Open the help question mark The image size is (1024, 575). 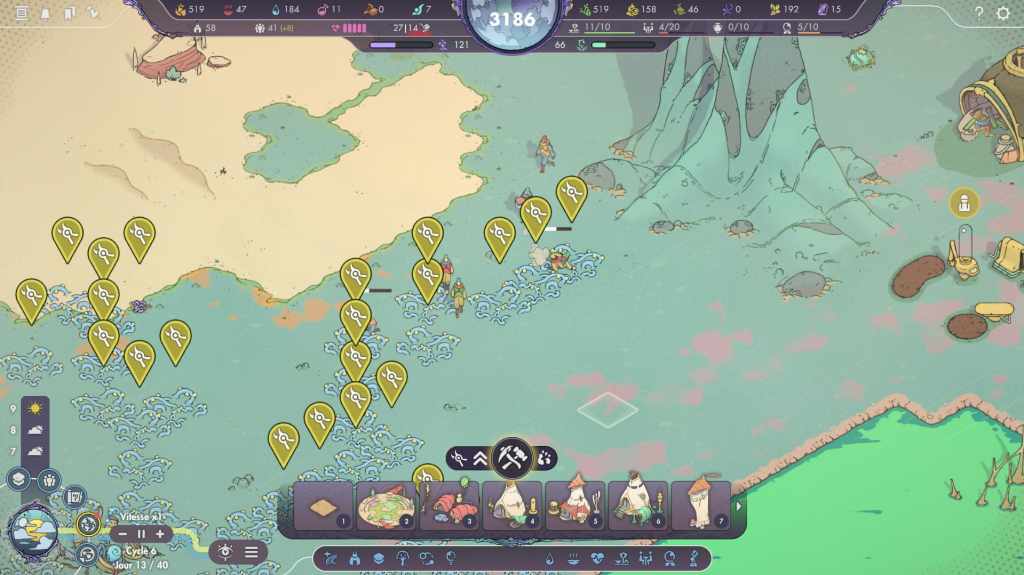979,13
